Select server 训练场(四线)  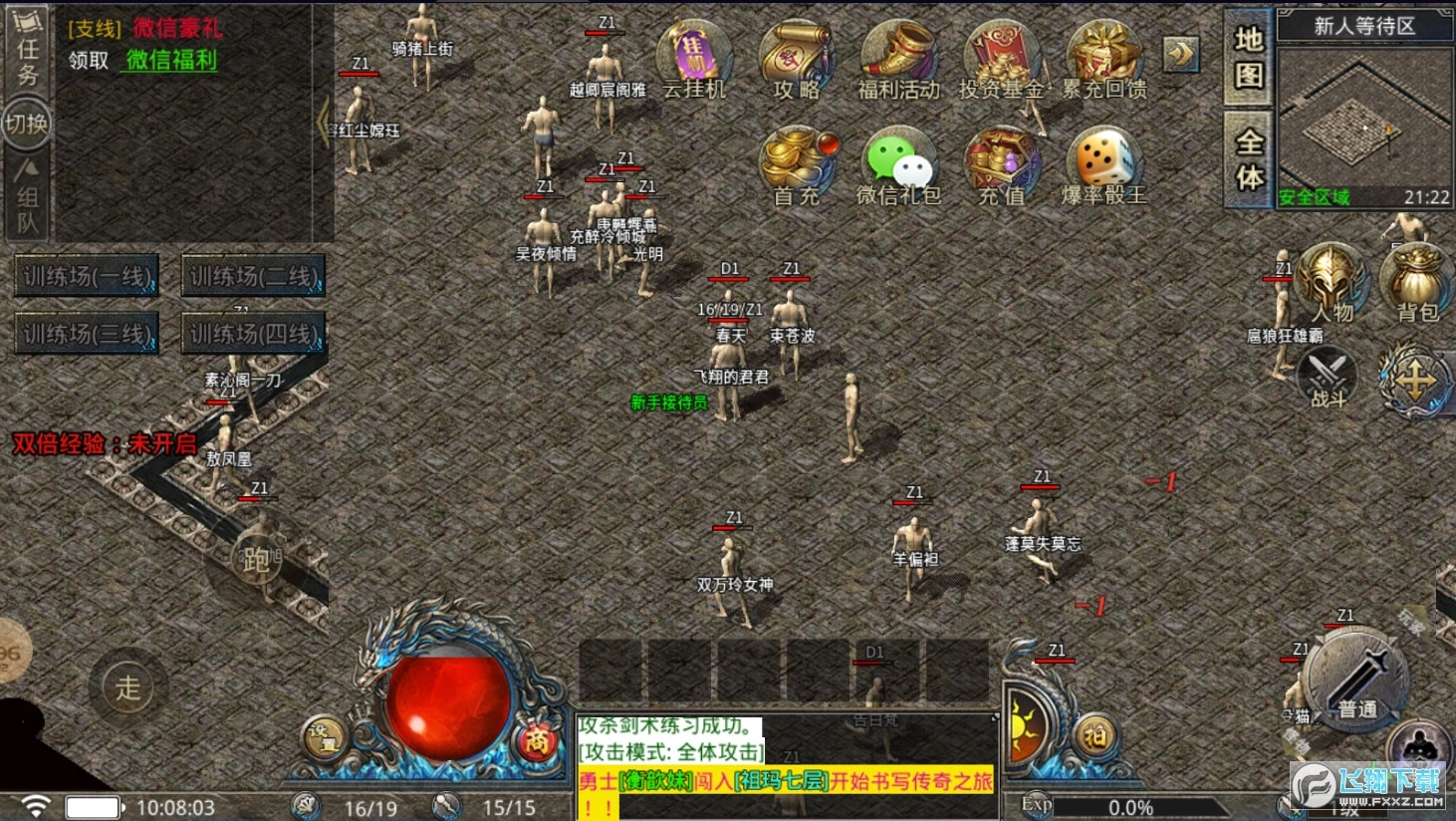point(252,333)
